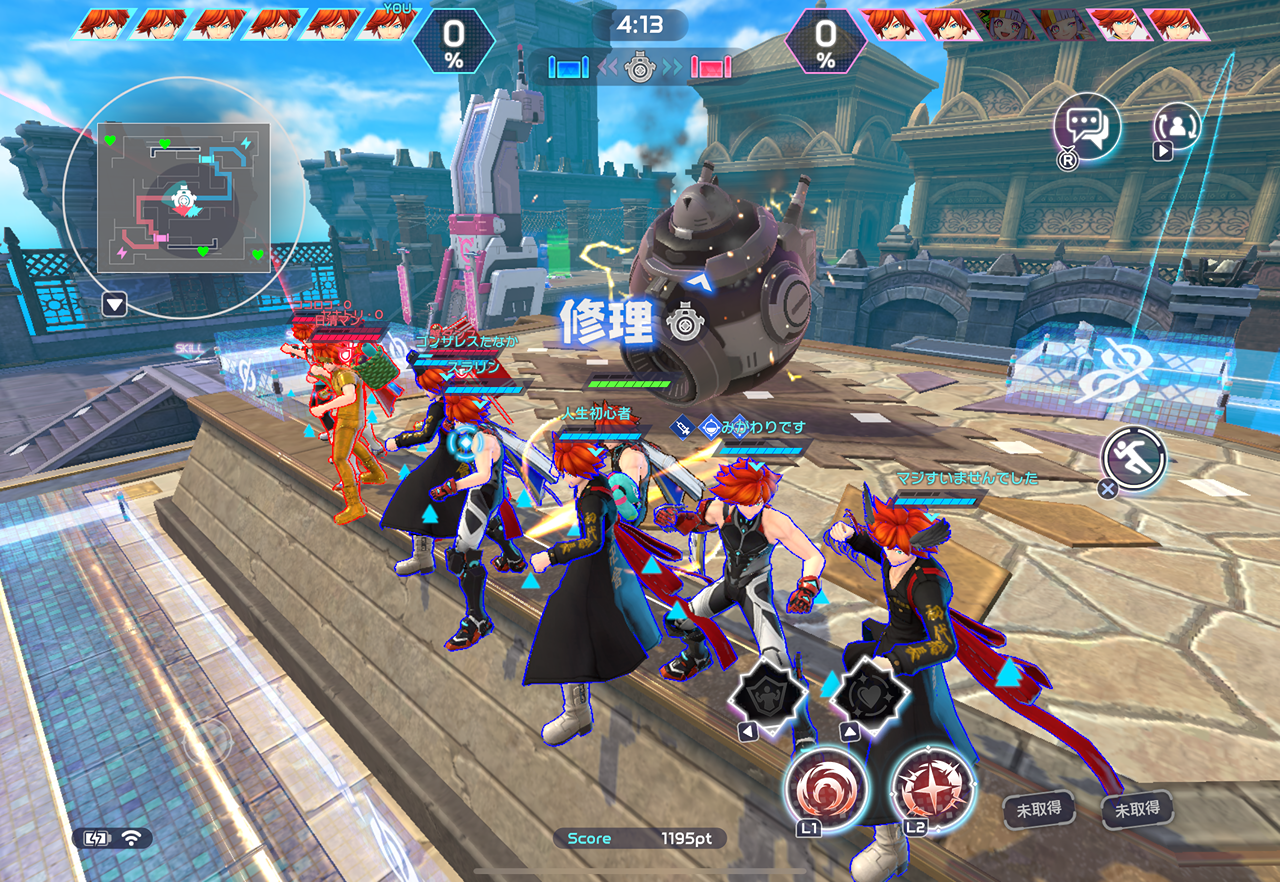Click the circular arena minimap
The height and width of the screenshot is (882, 1280).
pos(184,198)
